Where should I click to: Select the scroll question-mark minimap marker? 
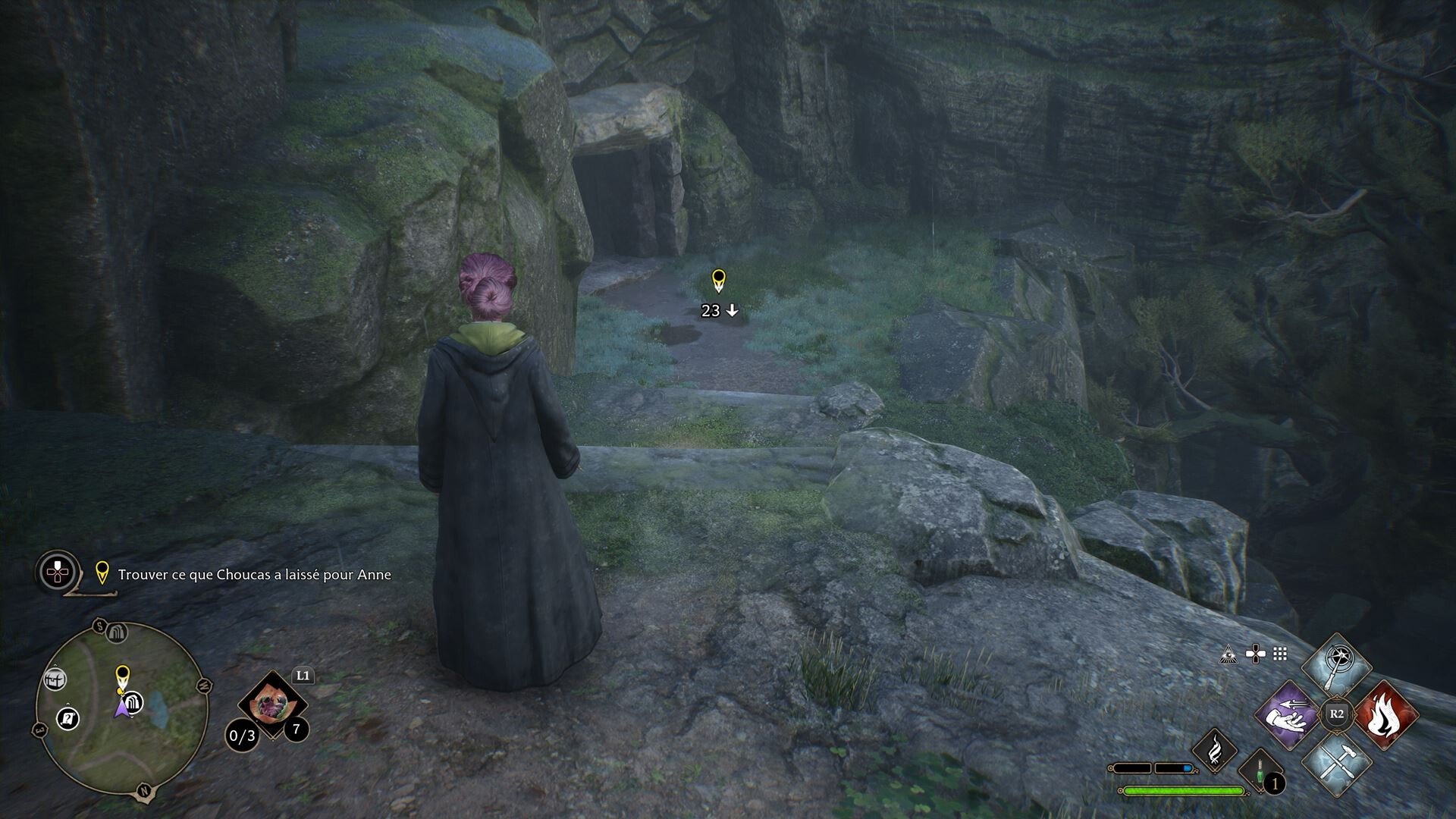68,717
